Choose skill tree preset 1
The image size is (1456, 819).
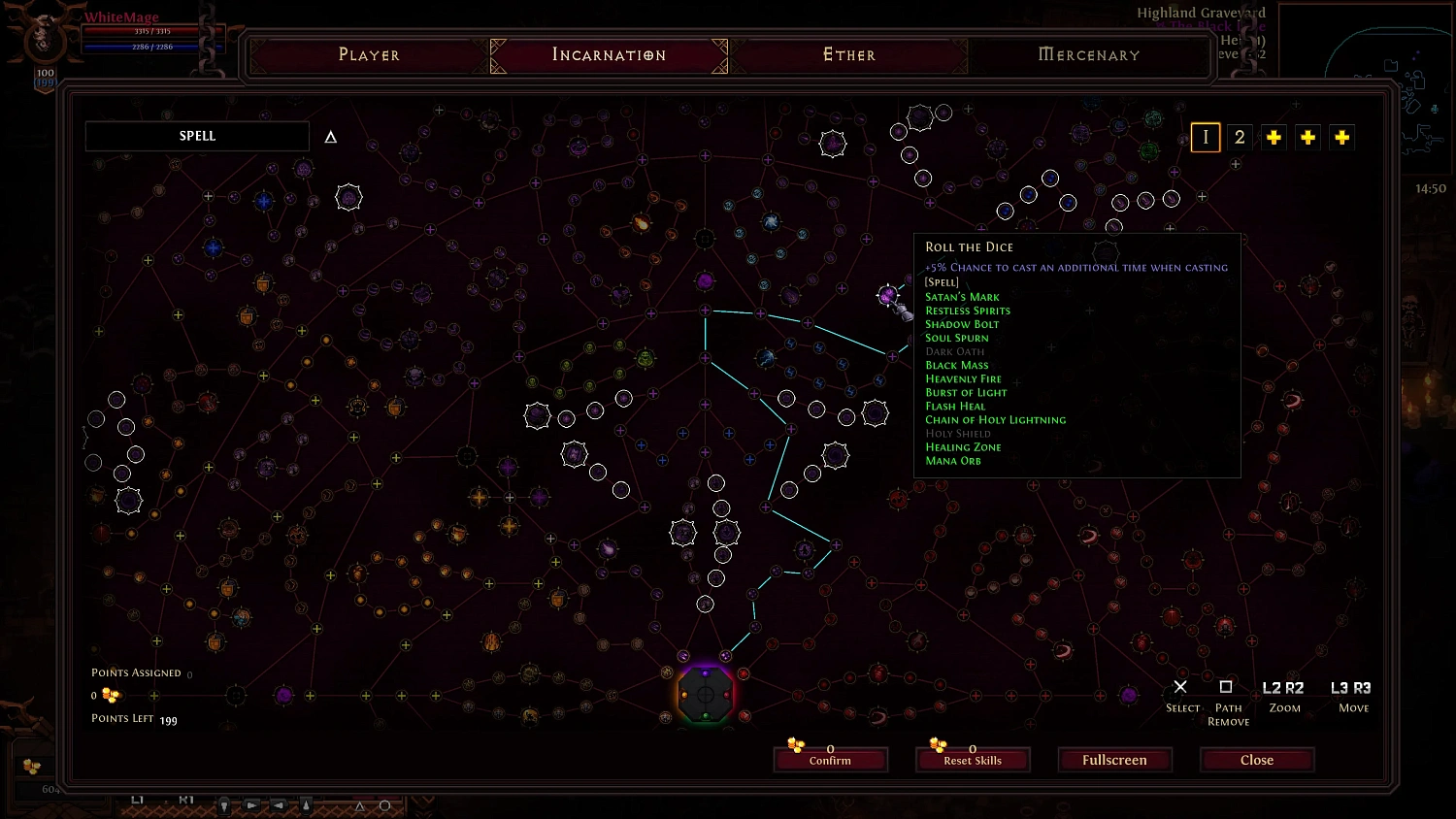pos(1206,138)
